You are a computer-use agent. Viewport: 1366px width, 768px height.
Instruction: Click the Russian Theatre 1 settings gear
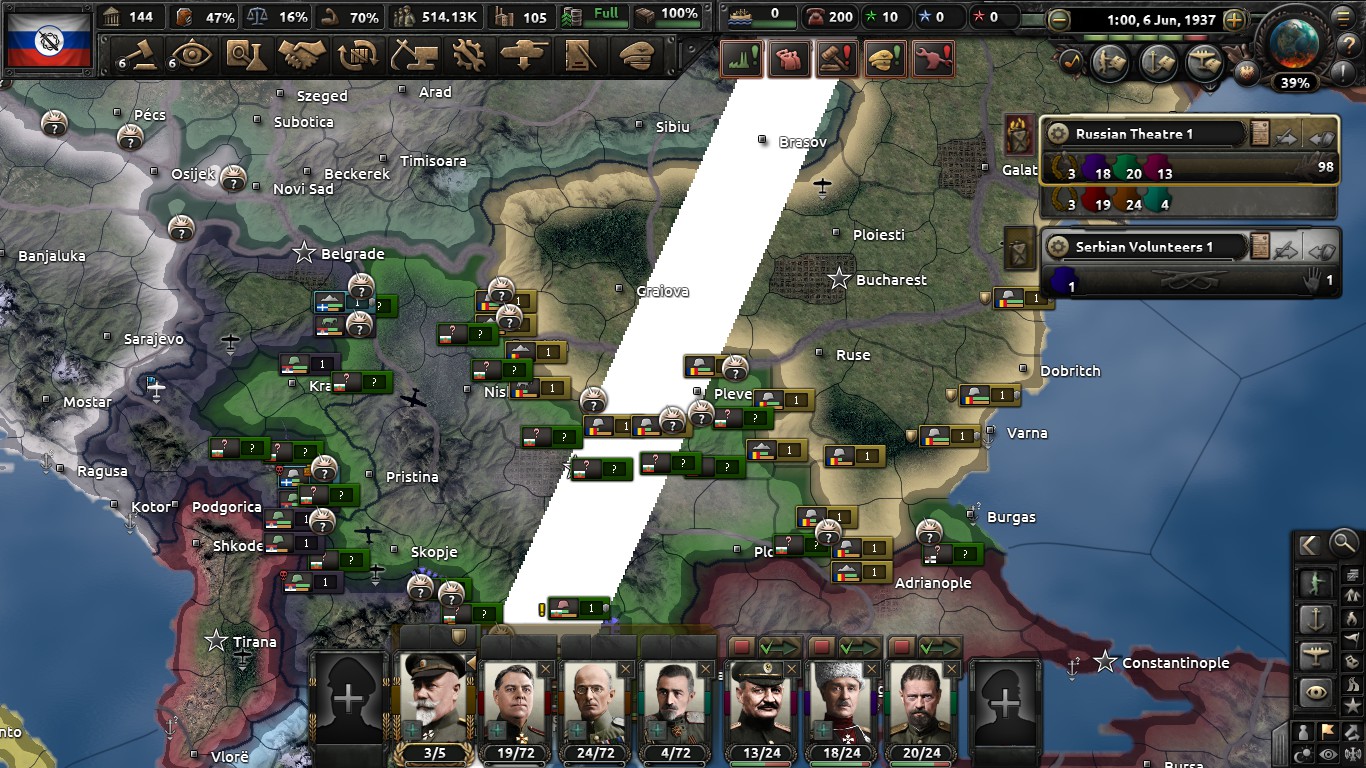(1058, 134)
